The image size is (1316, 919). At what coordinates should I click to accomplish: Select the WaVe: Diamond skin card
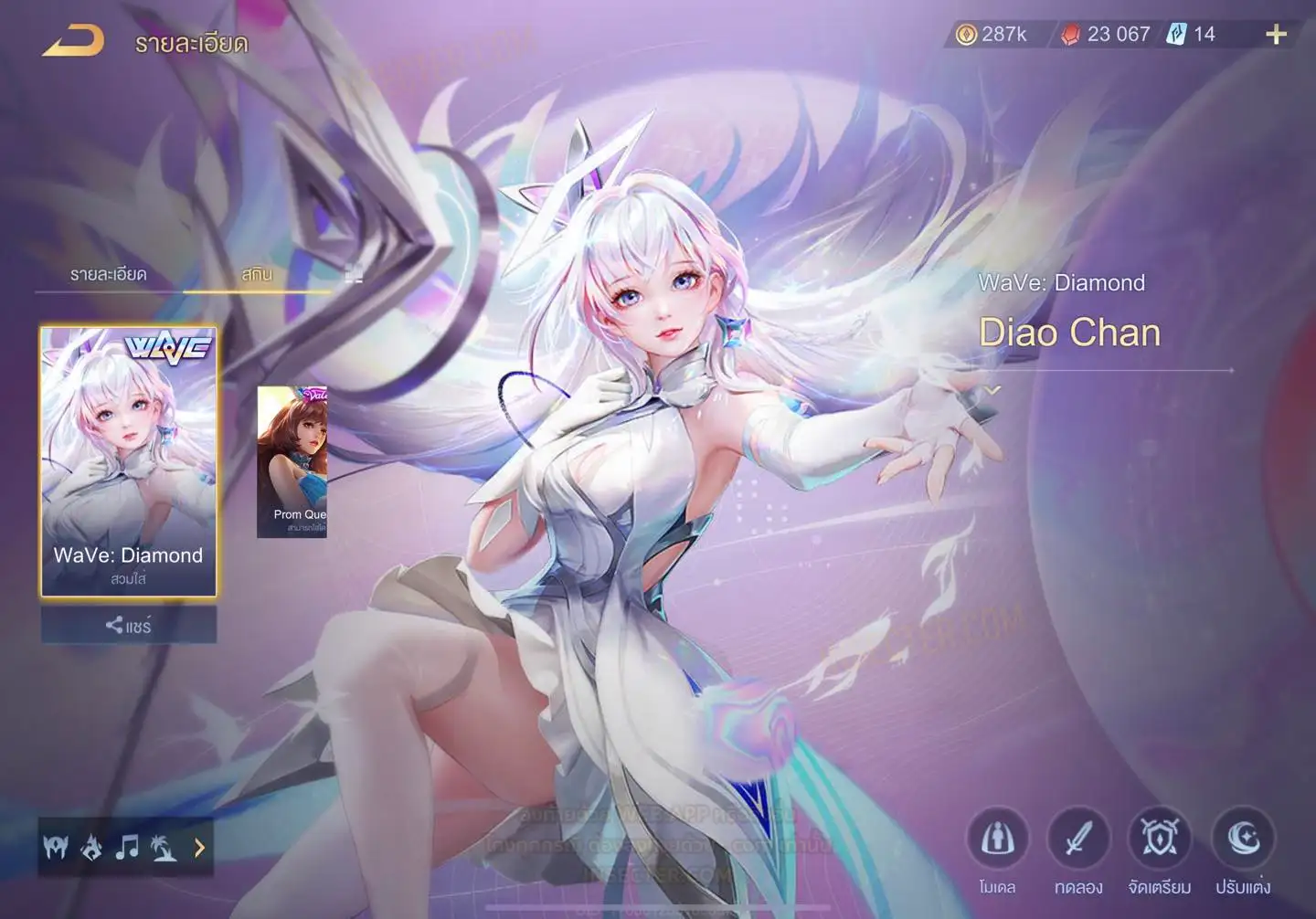[x=129, y=461]
